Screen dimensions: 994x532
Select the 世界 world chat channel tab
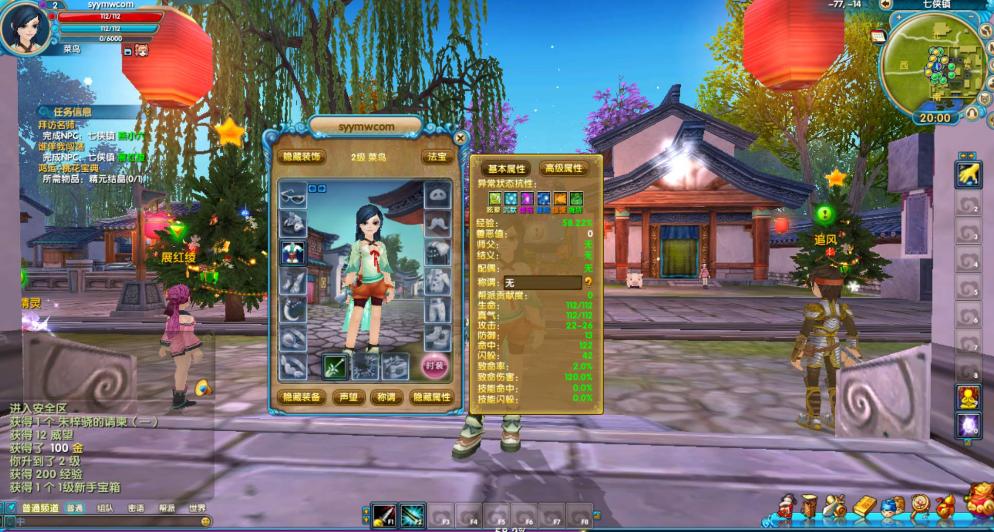tap(197, 508)
